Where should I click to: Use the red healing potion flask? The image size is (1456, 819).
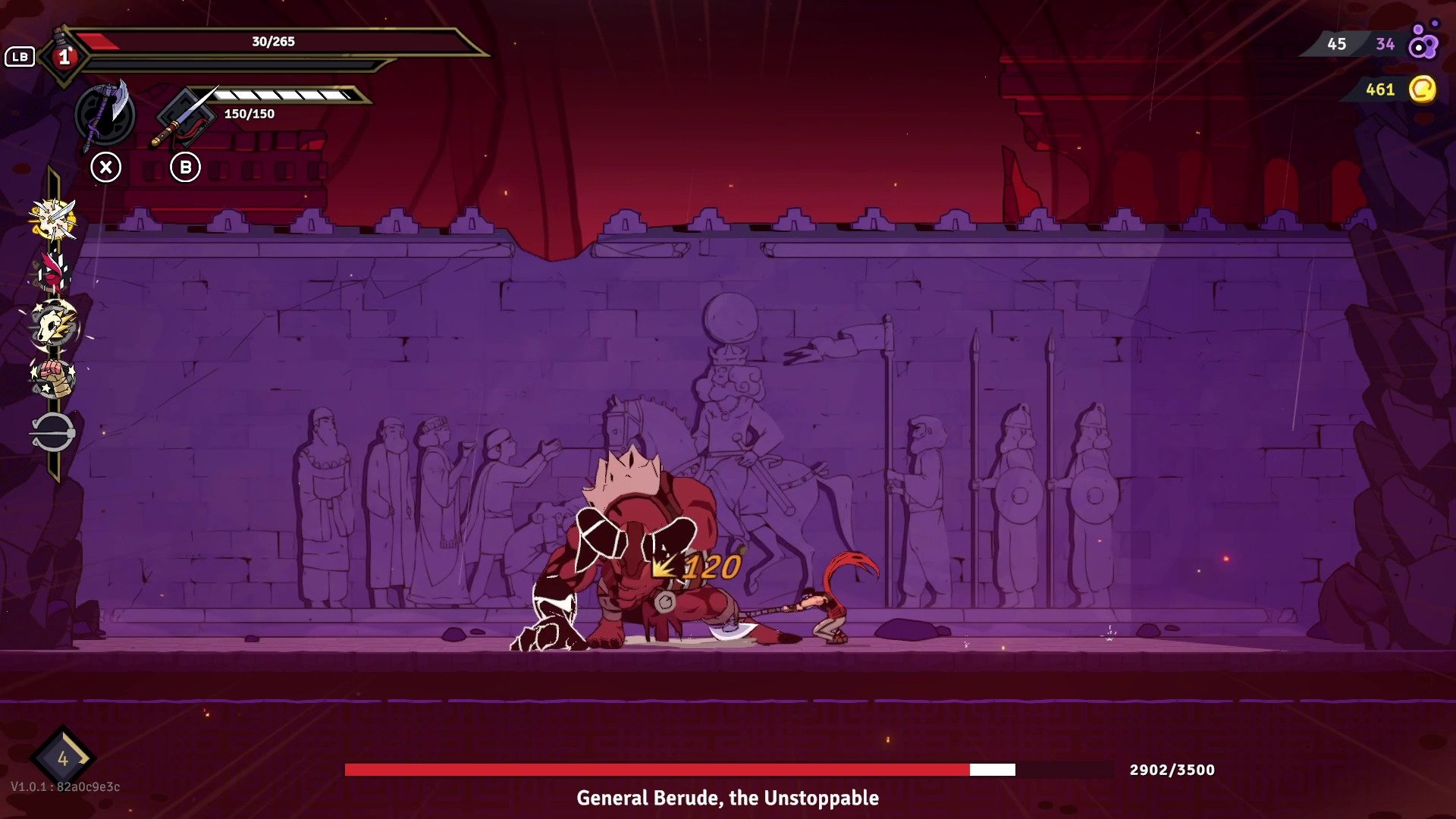click(x=64, y=55)
